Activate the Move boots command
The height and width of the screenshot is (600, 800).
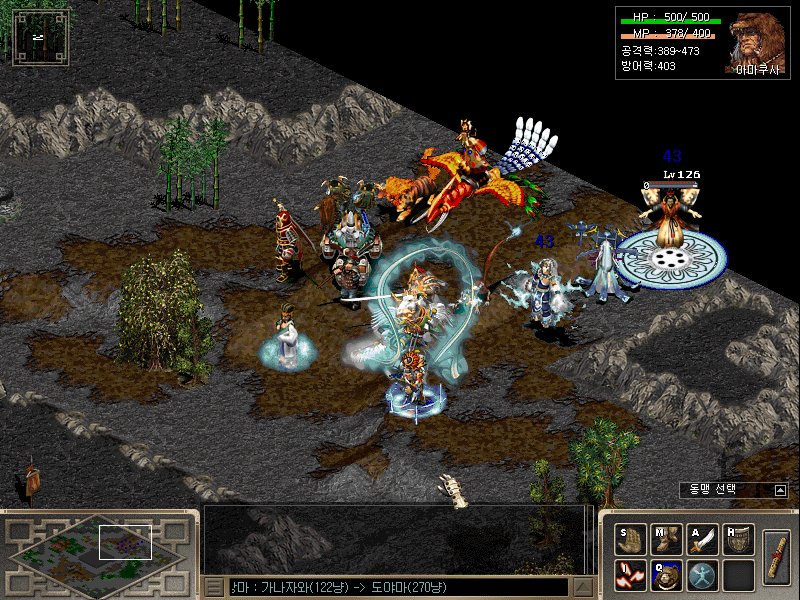click(667, 540)
